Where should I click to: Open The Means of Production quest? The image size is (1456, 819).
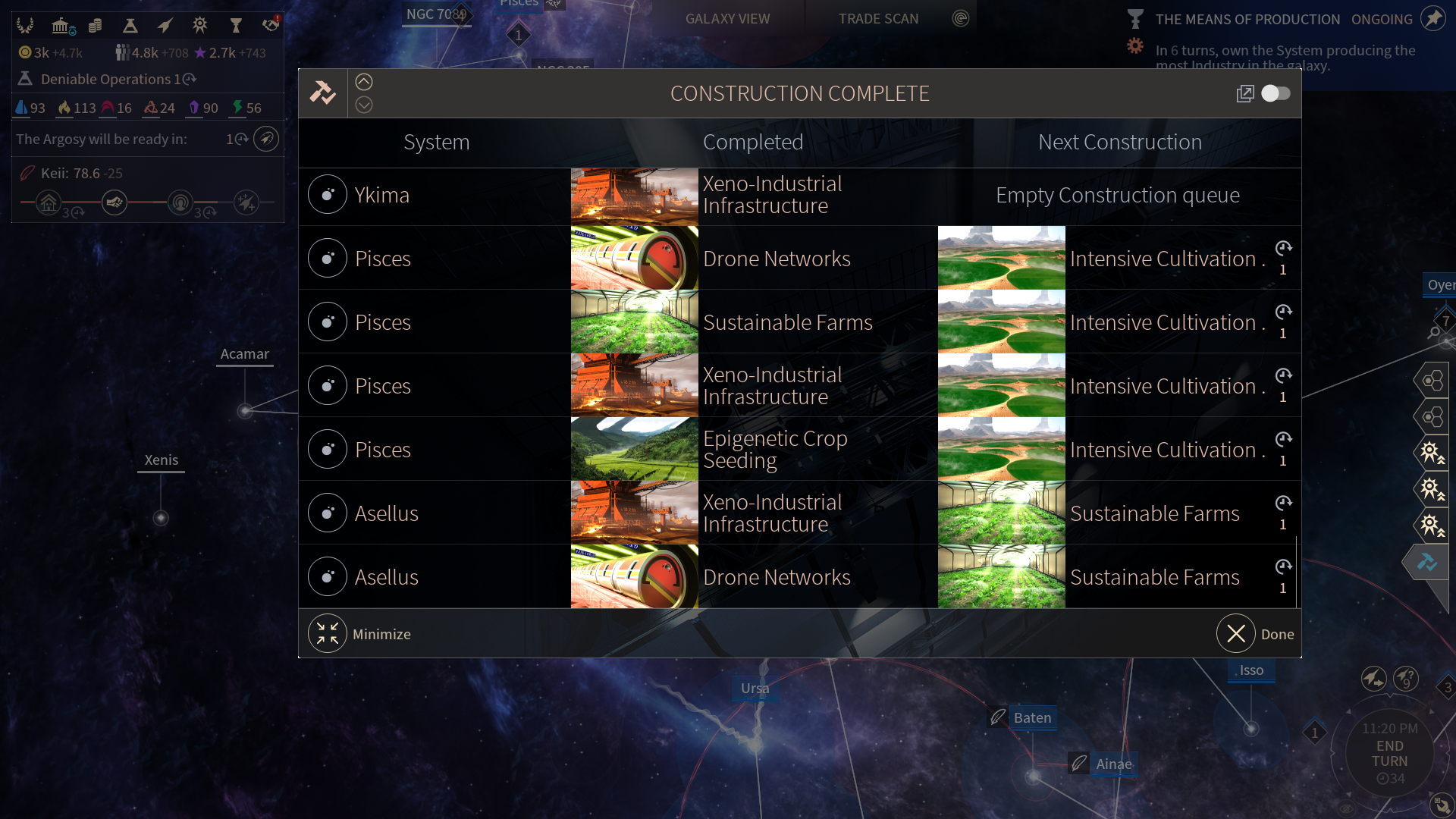coord(1247,20)
